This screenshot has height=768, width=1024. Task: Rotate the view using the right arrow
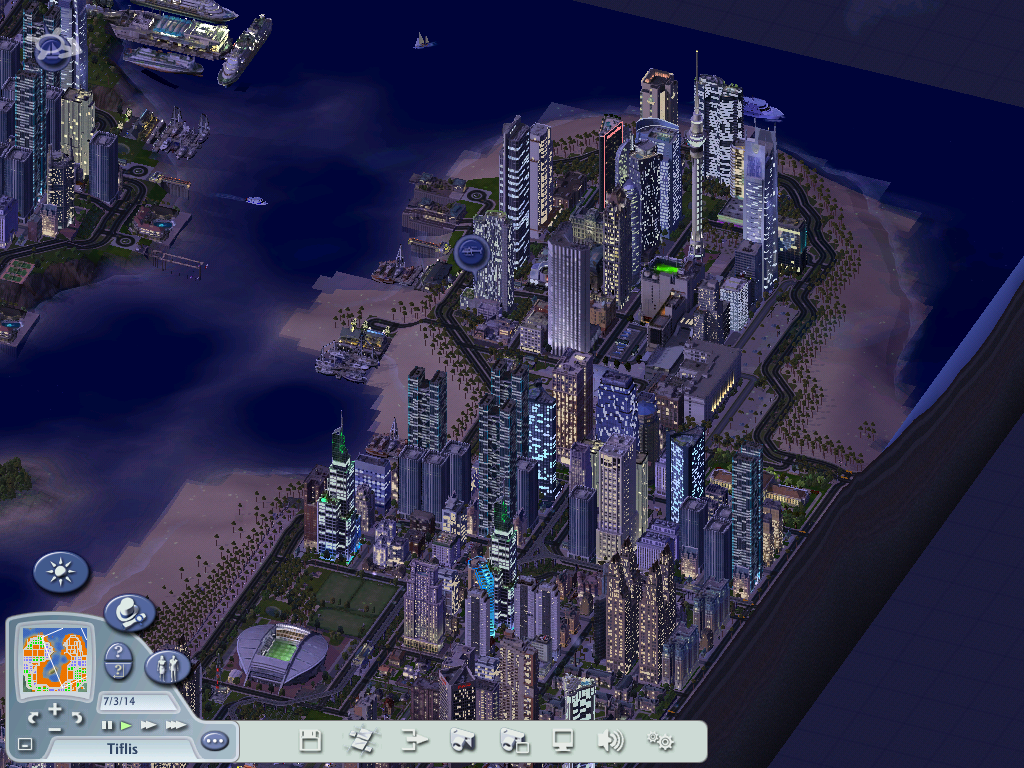coord(75,717)
